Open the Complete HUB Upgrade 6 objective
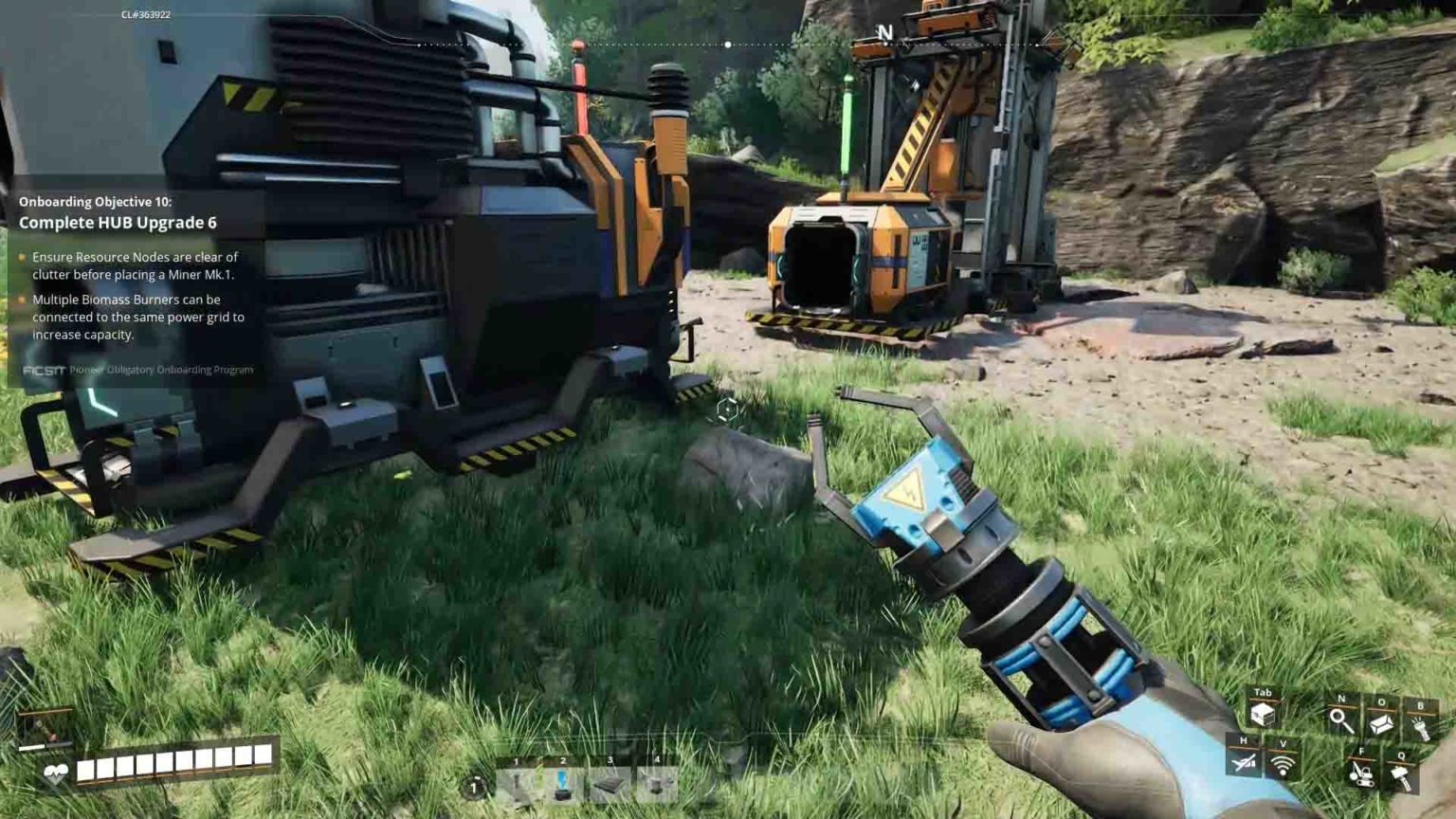1456x819 pixels. [x=118, y=223]
